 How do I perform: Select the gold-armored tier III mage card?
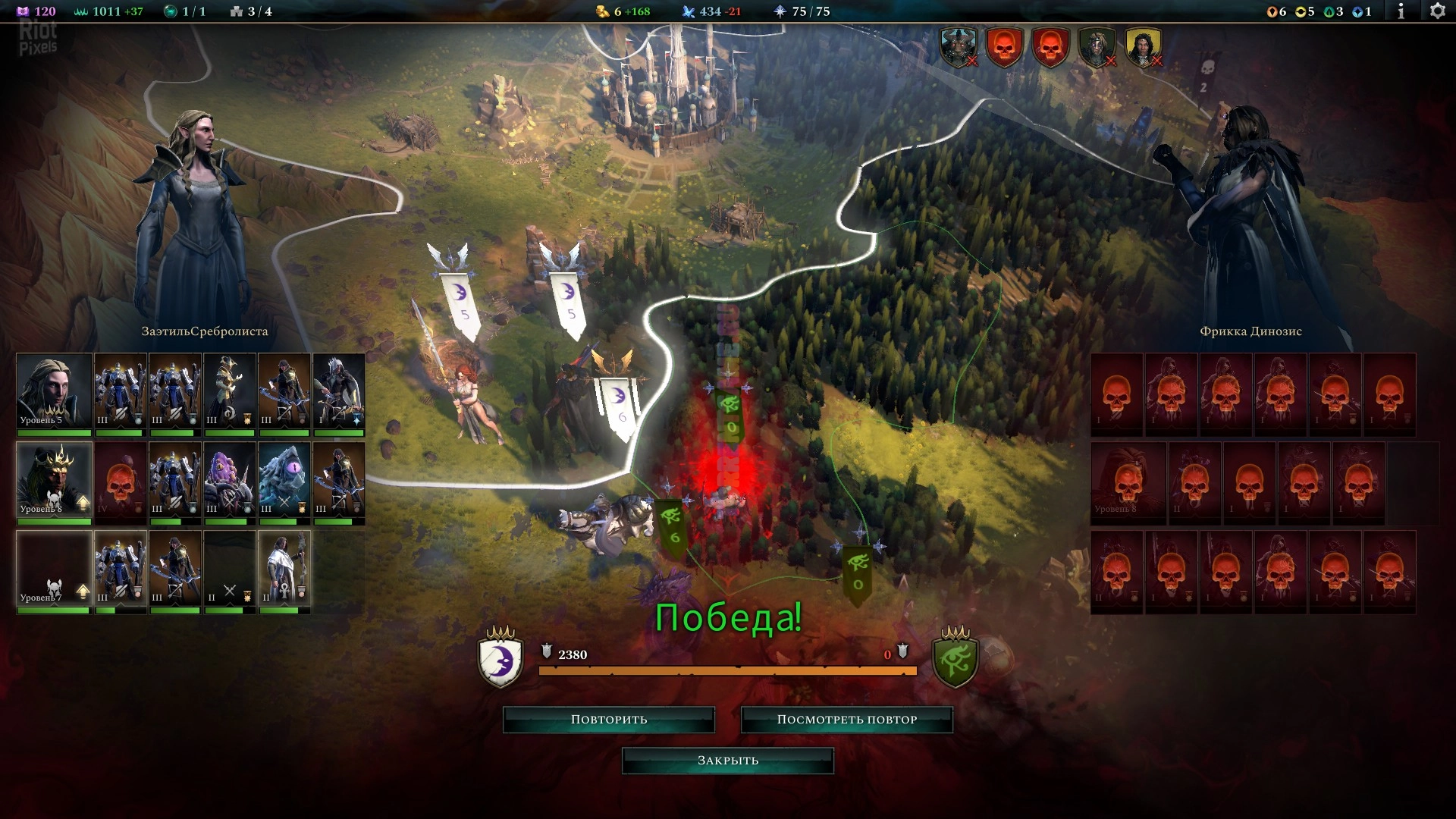[230, 391]
